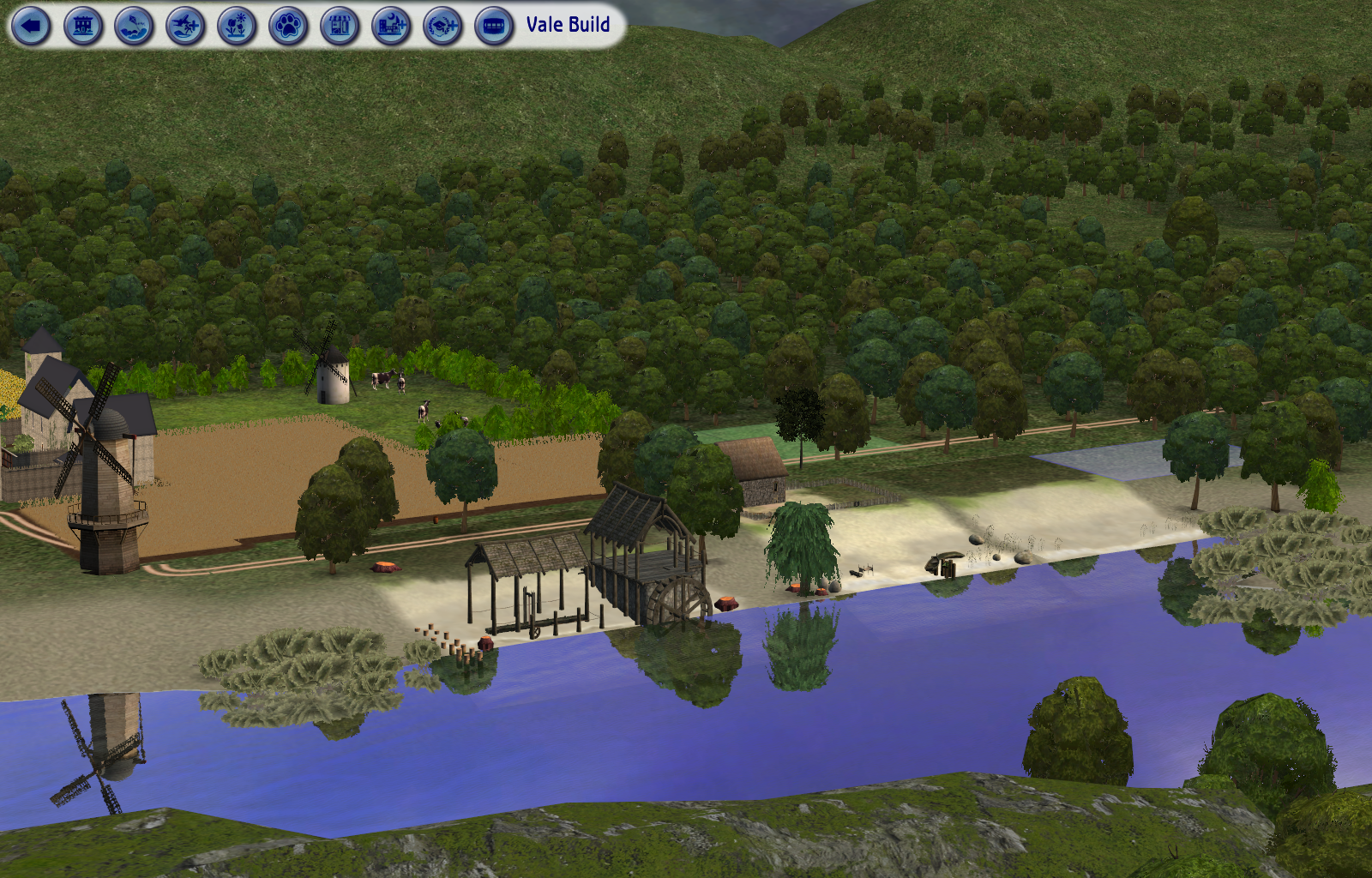Open the bus-shaped icon beside Vale Build
Viewport: 1372px width, 878px height.
494,27
